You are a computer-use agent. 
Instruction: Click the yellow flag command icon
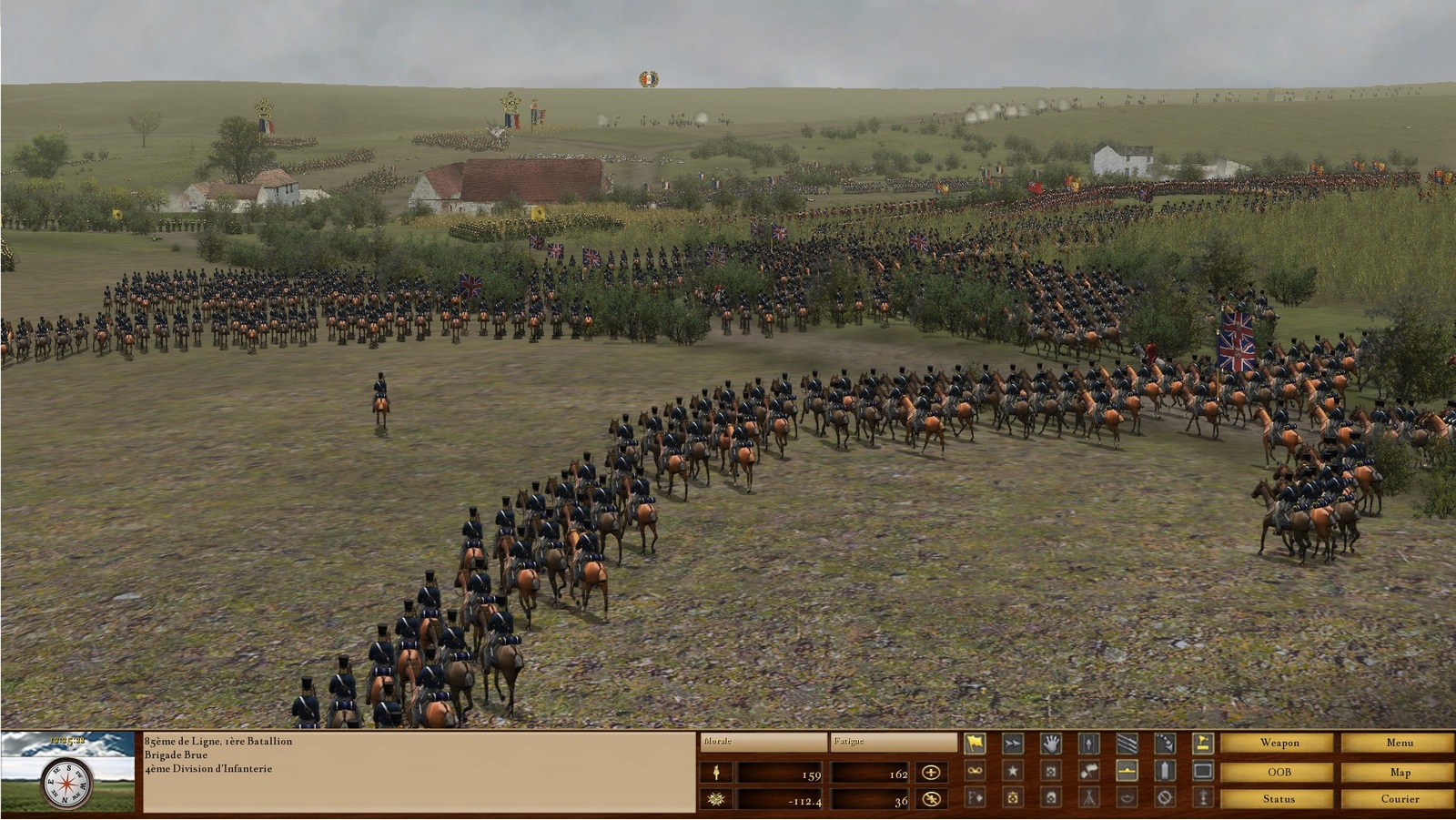click(975, 744)
